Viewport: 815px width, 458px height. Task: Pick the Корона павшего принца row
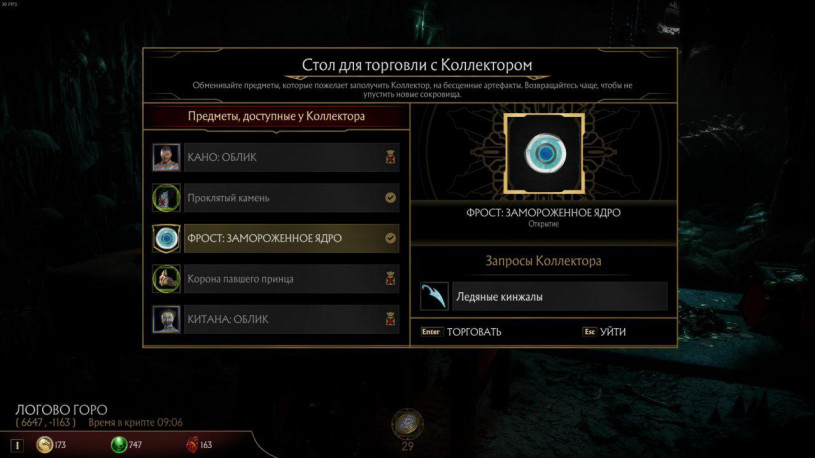pos(276,279)
